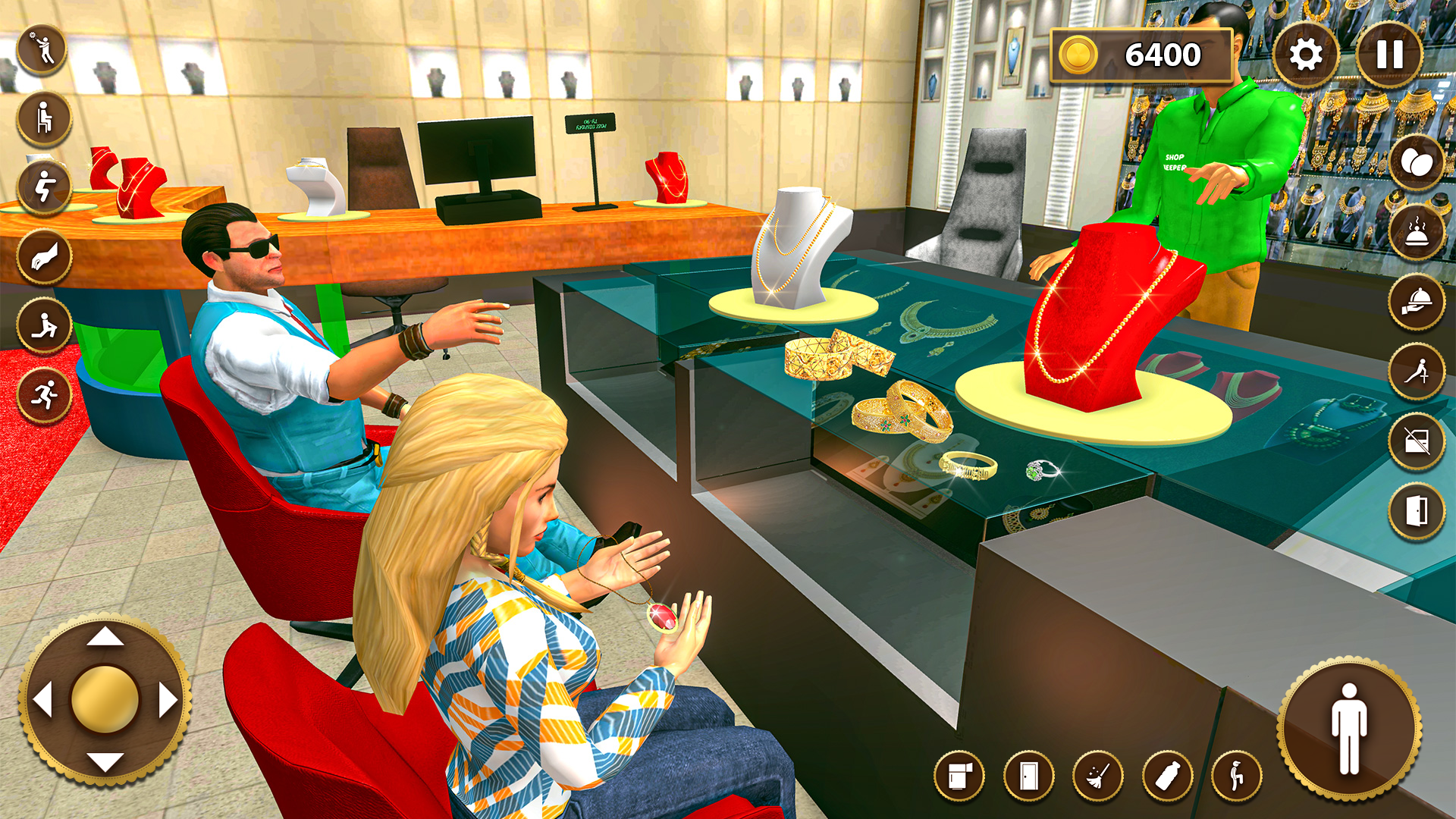Activate the squat exercise pose icon
This screenshot has width=1456, height=819.
[x=43, y=186]
